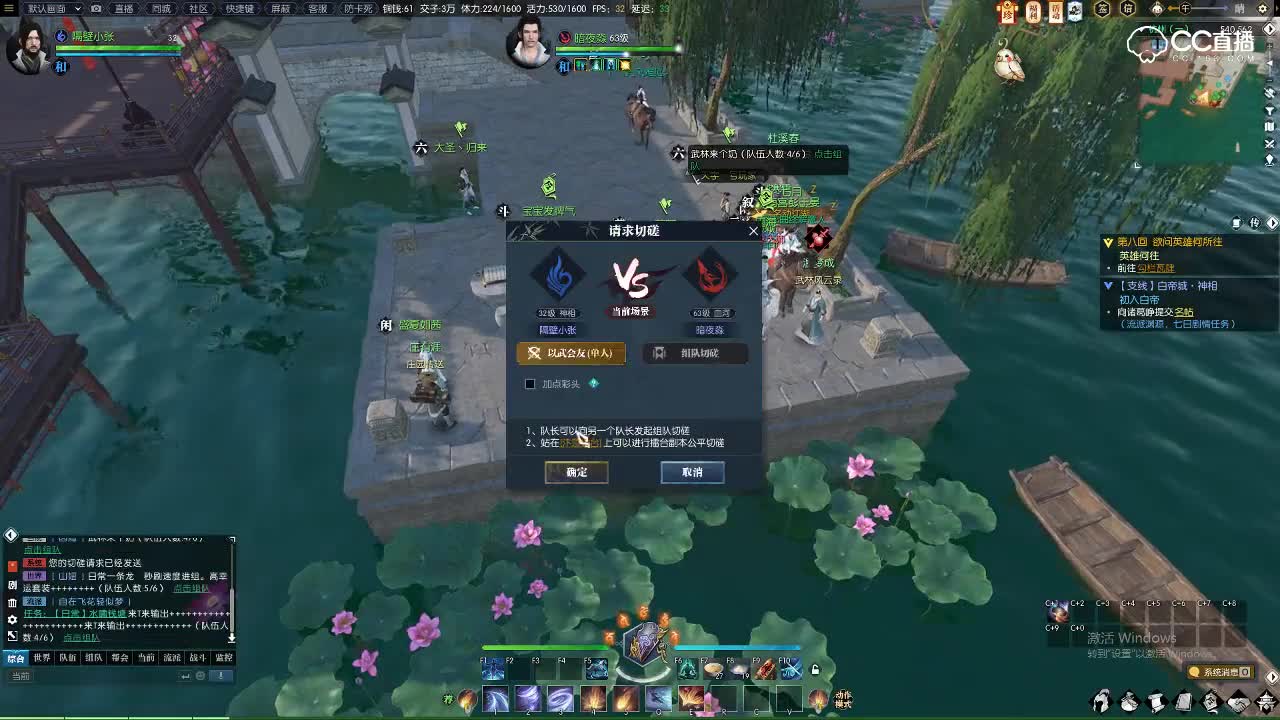Open the screenshot camera icon in top bar
1280x720 pixels.
pyautogui.click(x=95, y=8)
